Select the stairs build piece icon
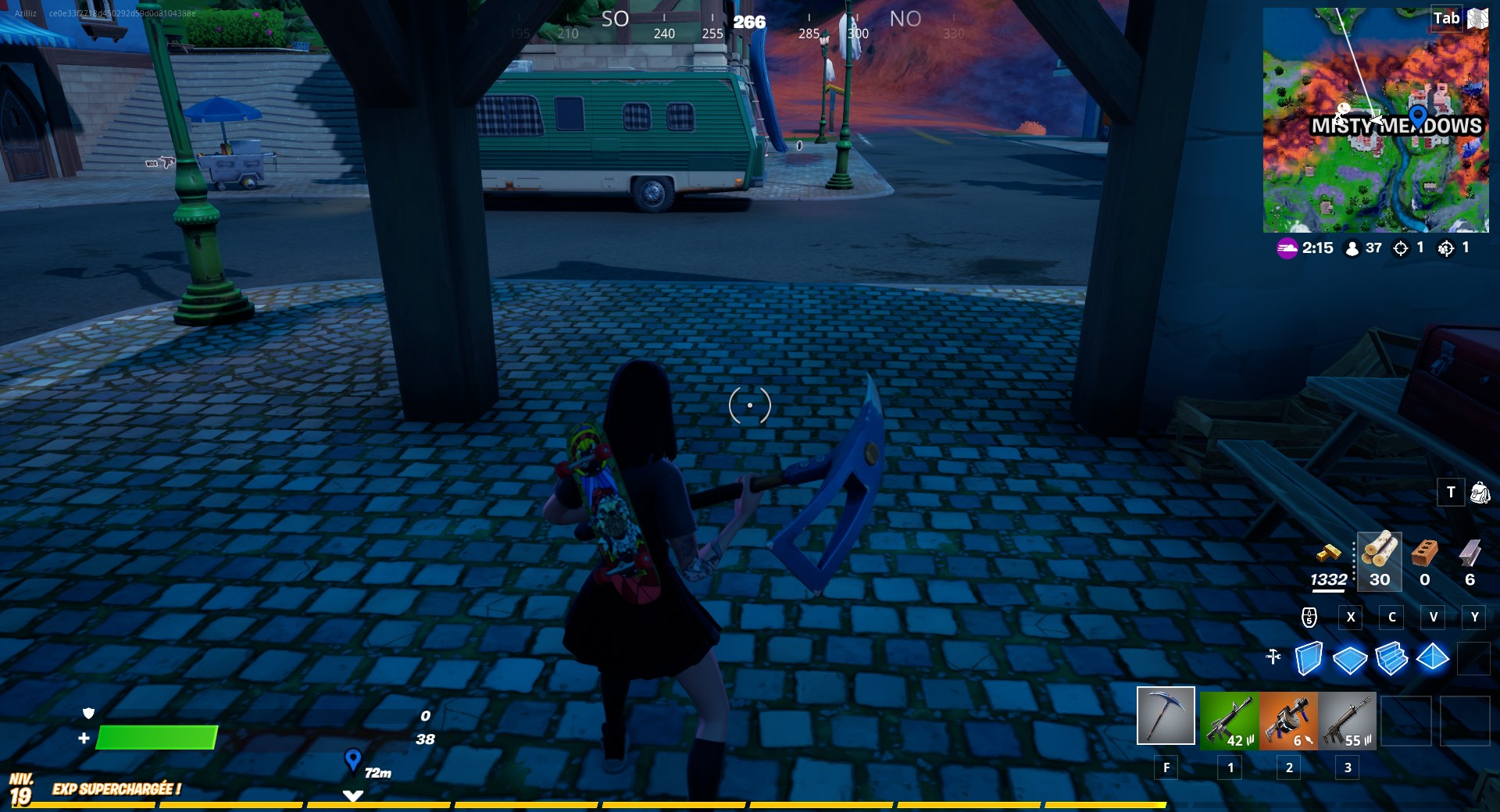The height and width of the screenshot is (812, 1500). (1393, 660)
